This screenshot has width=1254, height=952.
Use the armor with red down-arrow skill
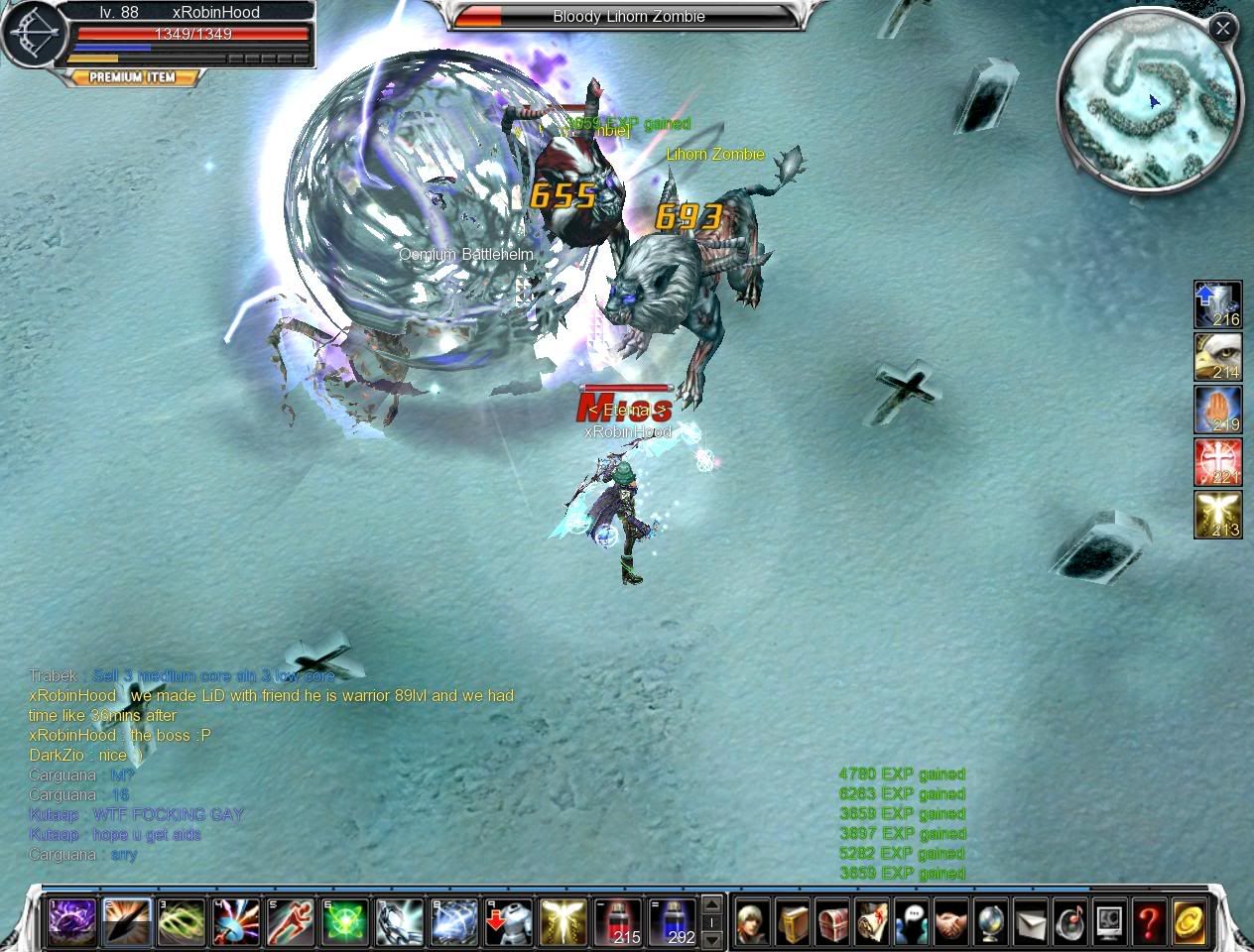508,922
